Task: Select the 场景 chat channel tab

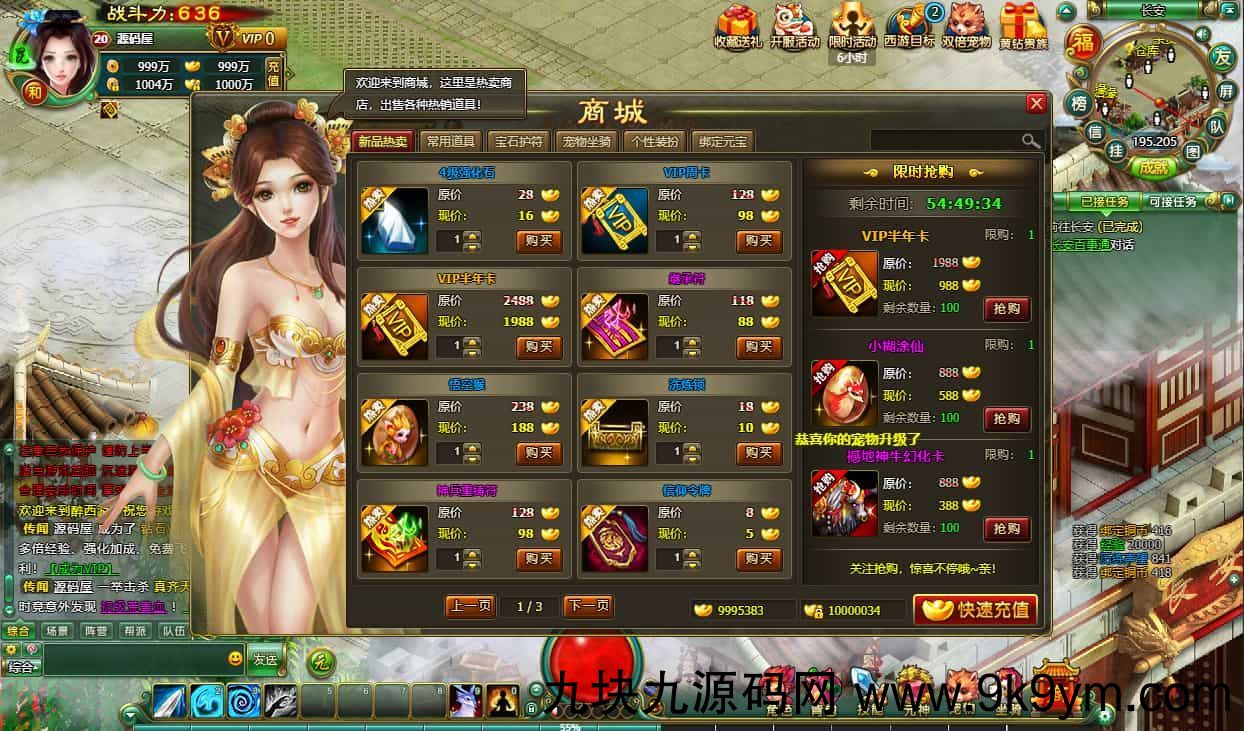Action: coord(57,631)
